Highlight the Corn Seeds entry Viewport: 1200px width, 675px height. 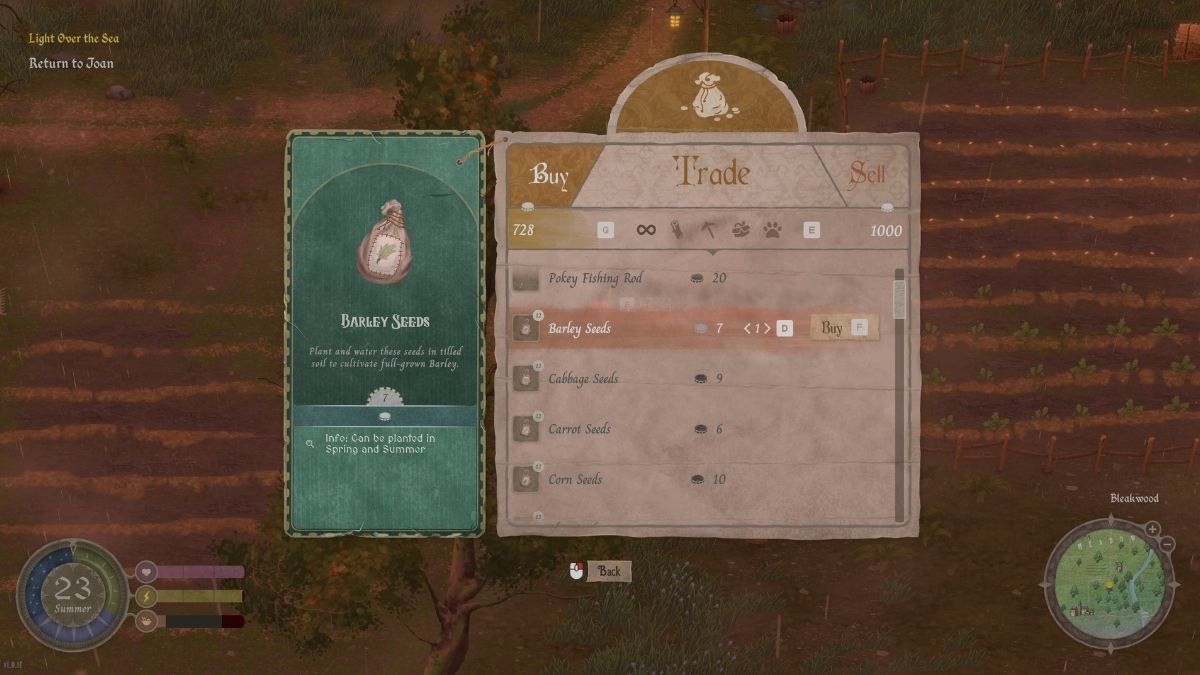click(x=575, y=479)
